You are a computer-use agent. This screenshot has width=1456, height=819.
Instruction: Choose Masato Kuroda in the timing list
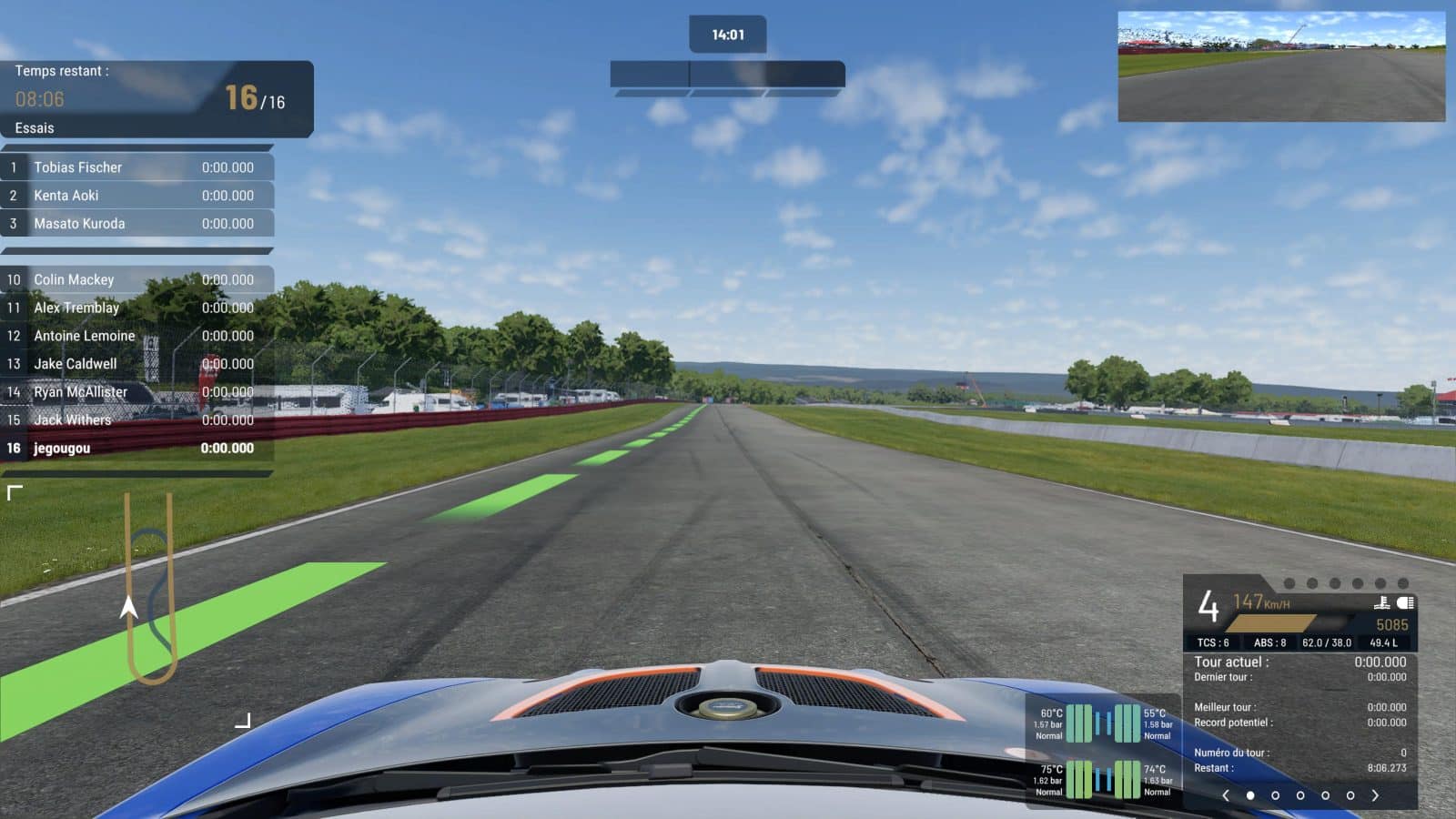(136, 224)
